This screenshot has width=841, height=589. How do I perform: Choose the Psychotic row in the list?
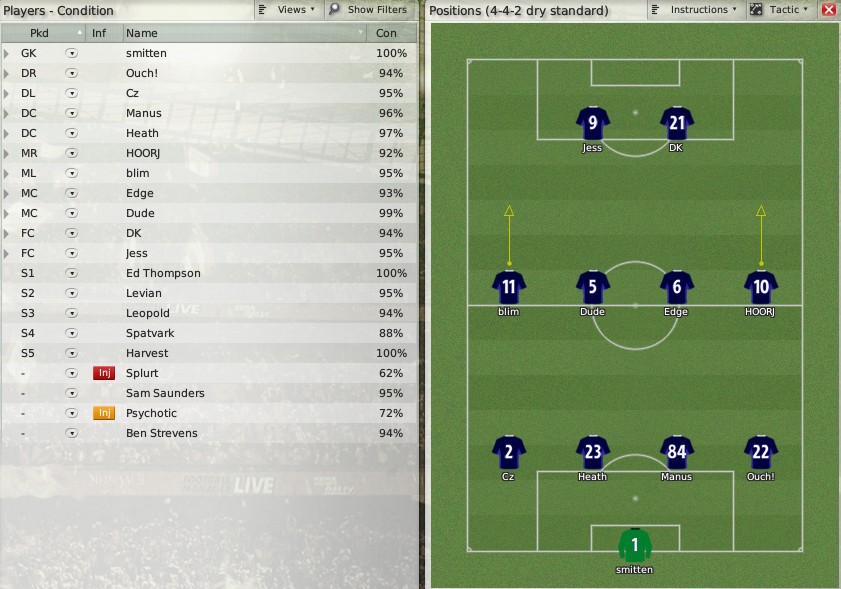151,413
